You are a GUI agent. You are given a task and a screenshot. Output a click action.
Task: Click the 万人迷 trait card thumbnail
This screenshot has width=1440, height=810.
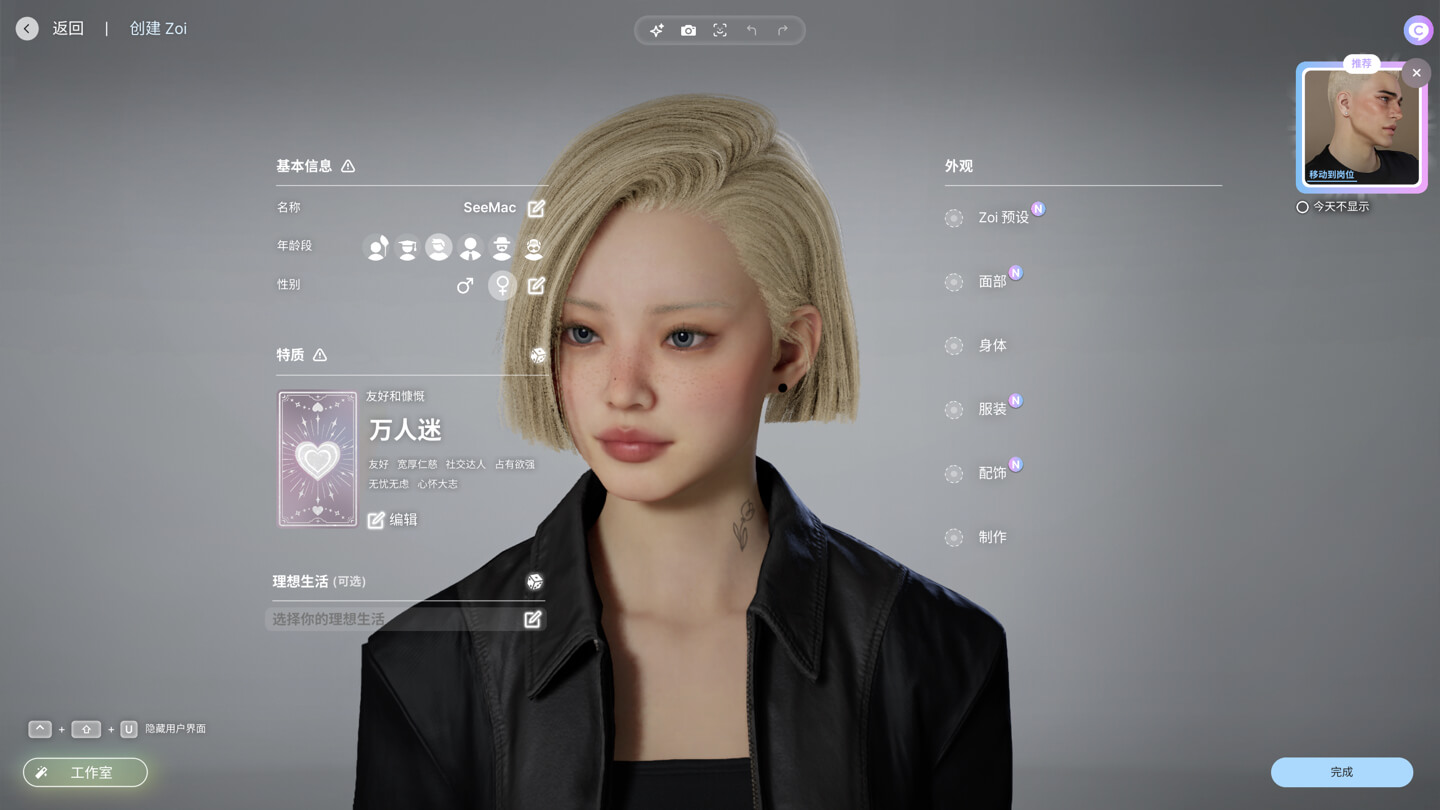tap(317, 458)
